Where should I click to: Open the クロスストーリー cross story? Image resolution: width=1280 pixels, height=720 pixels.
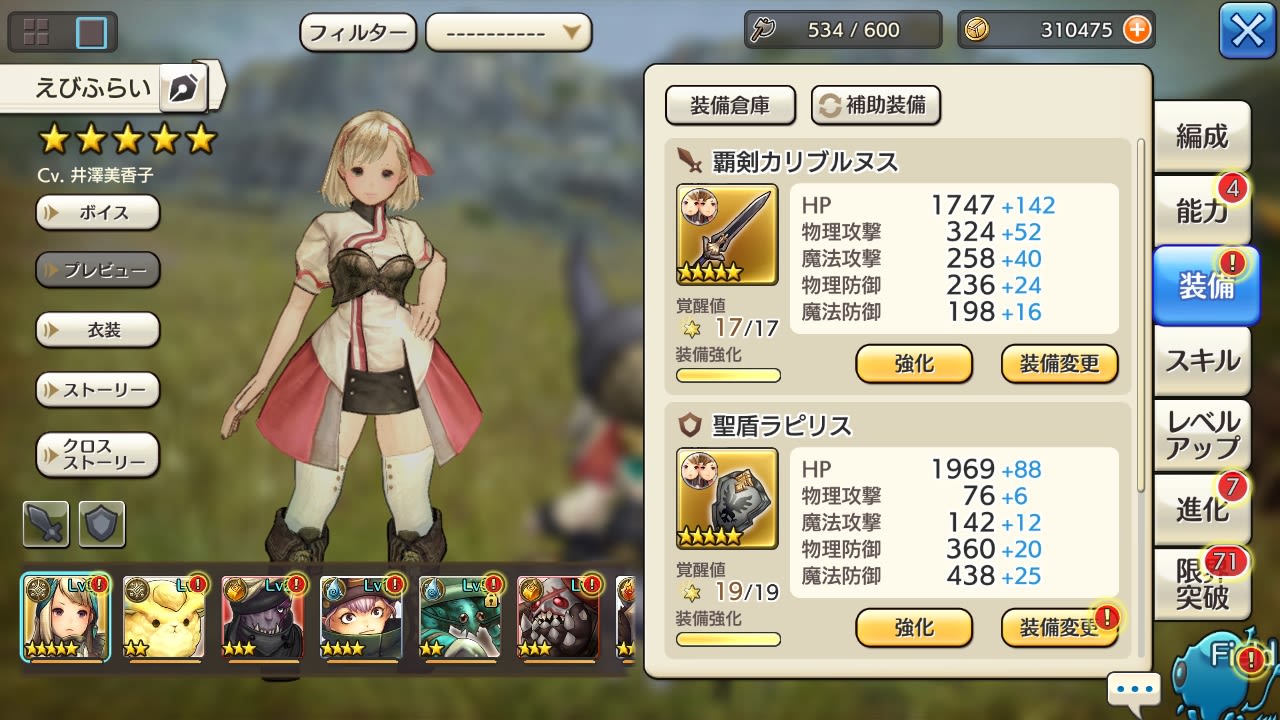tap(98, 455)
